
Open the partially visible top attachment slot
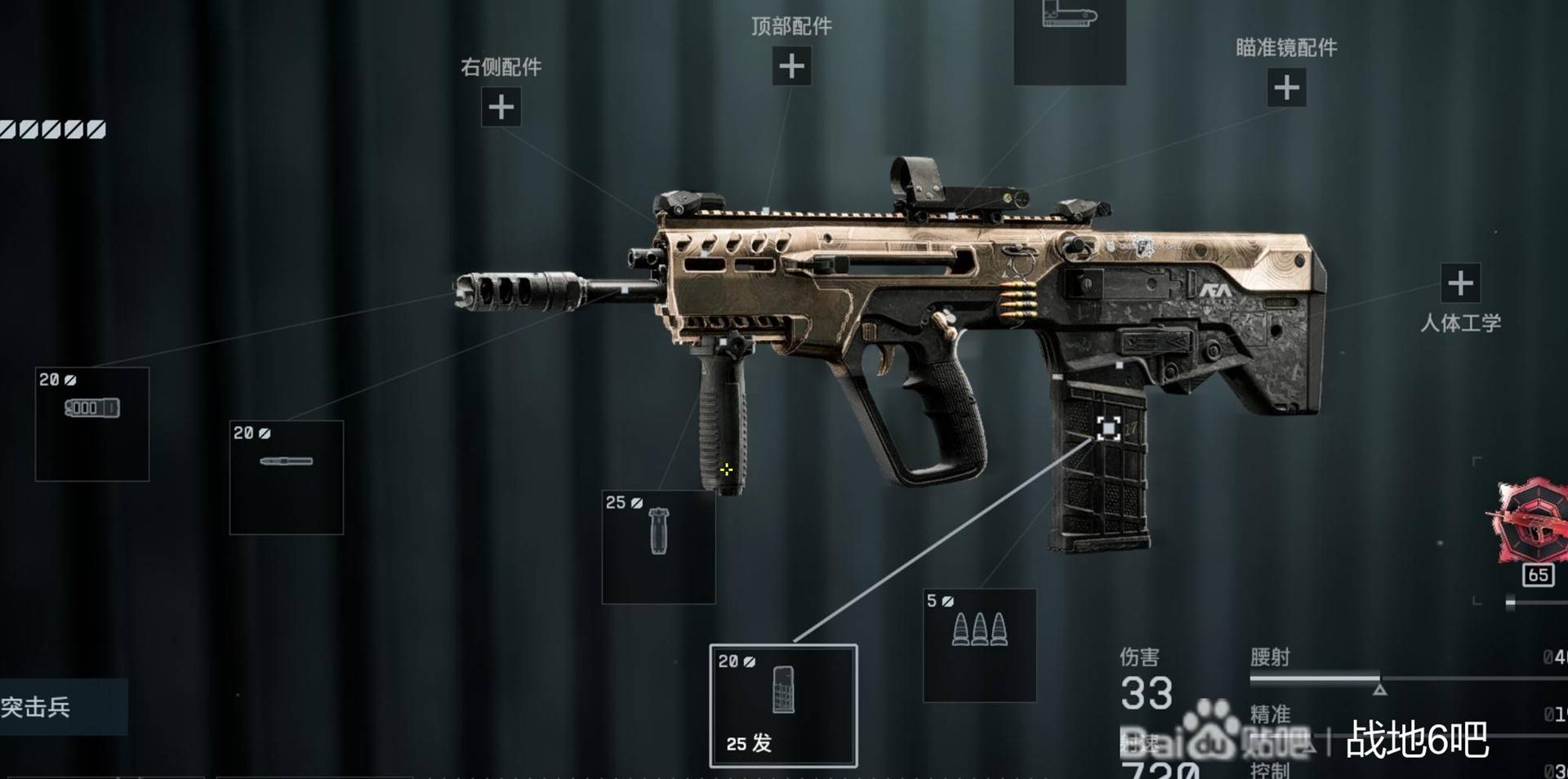click(x=1069, y=39)
